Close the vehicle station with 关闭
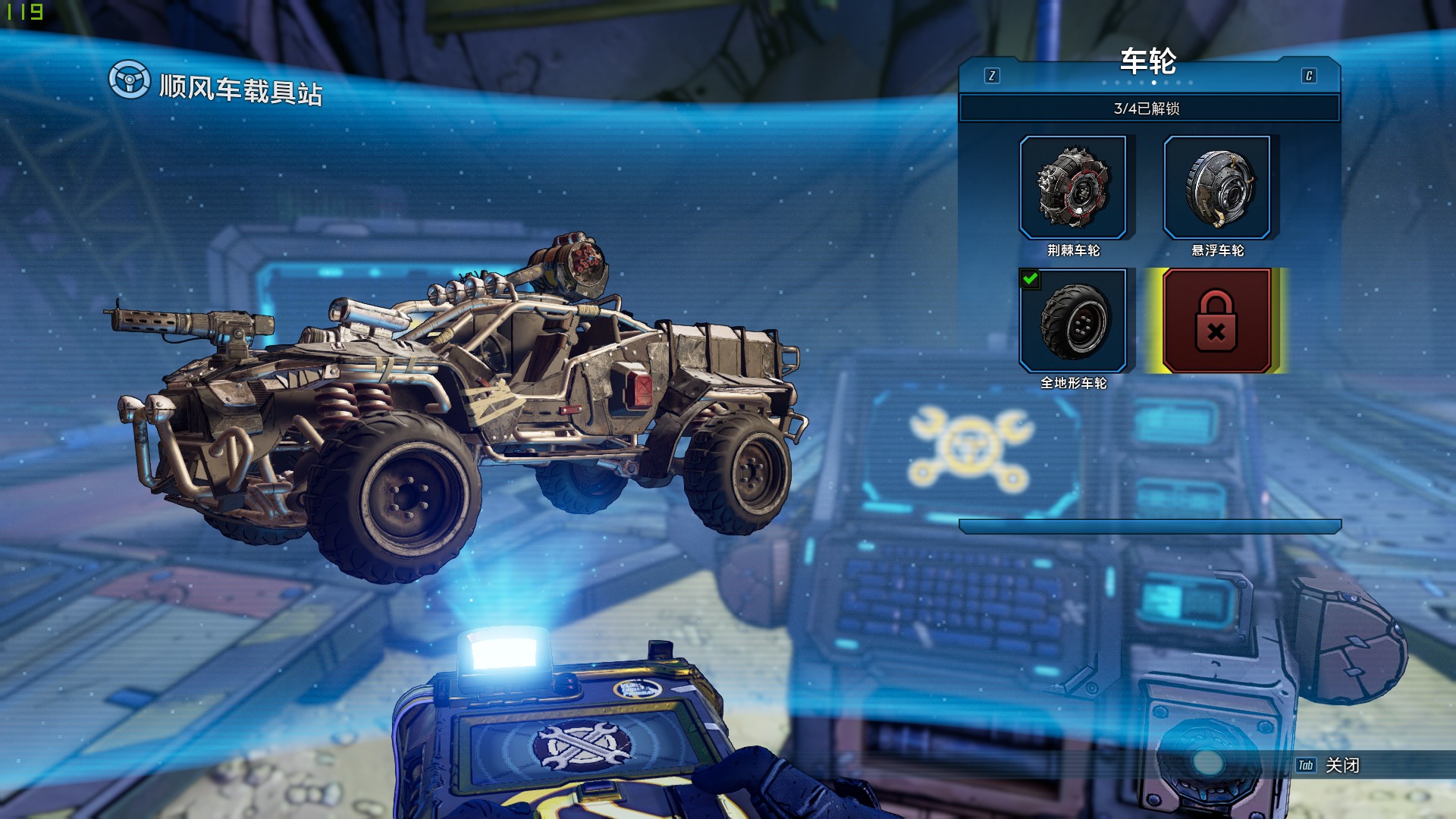The height and width of the screenshot is (819, 1456). pos(1341,765)
